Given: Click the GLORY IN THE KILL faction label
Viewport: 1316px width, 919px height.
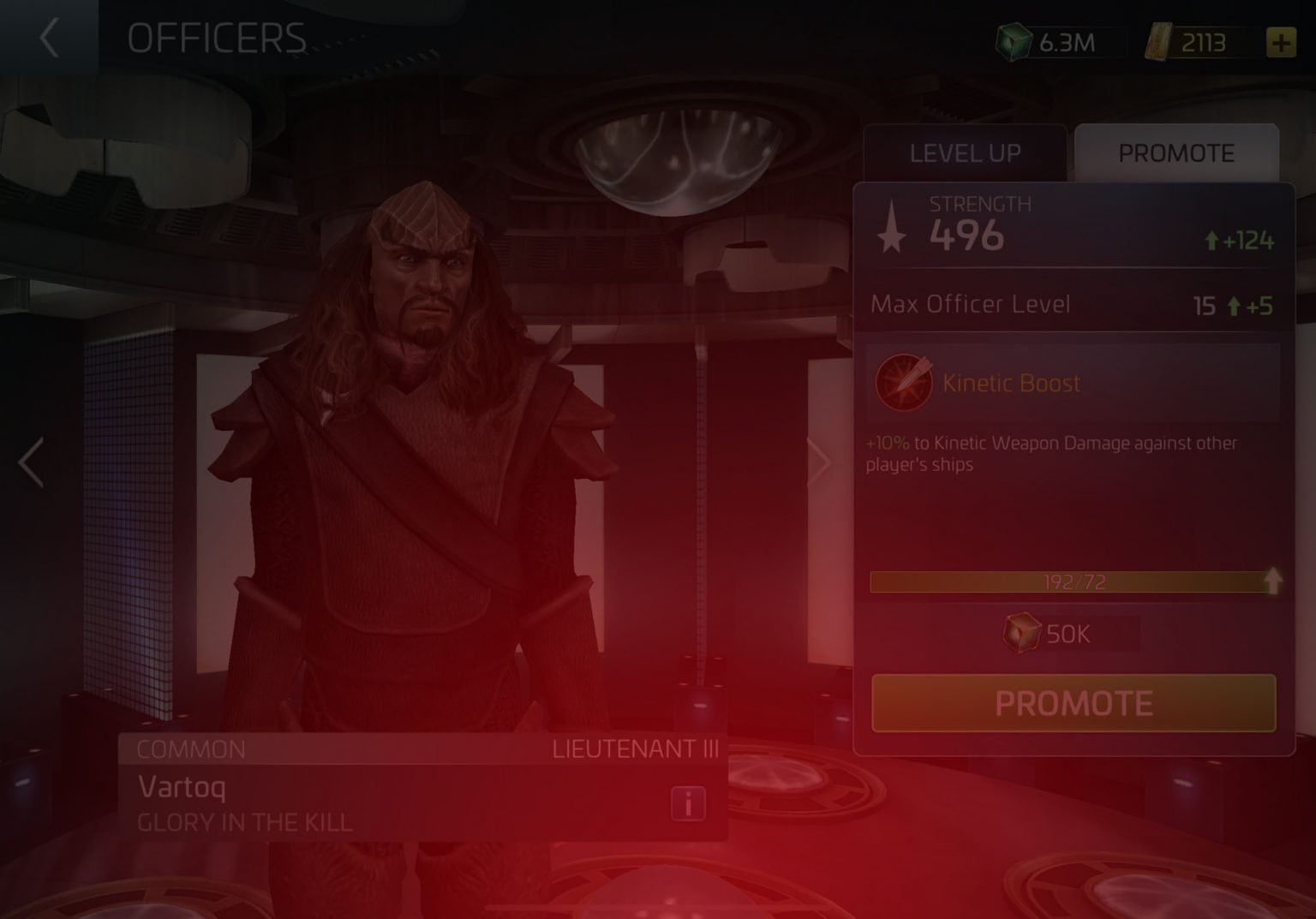Looking at the screenshot, I should [243, 823].
